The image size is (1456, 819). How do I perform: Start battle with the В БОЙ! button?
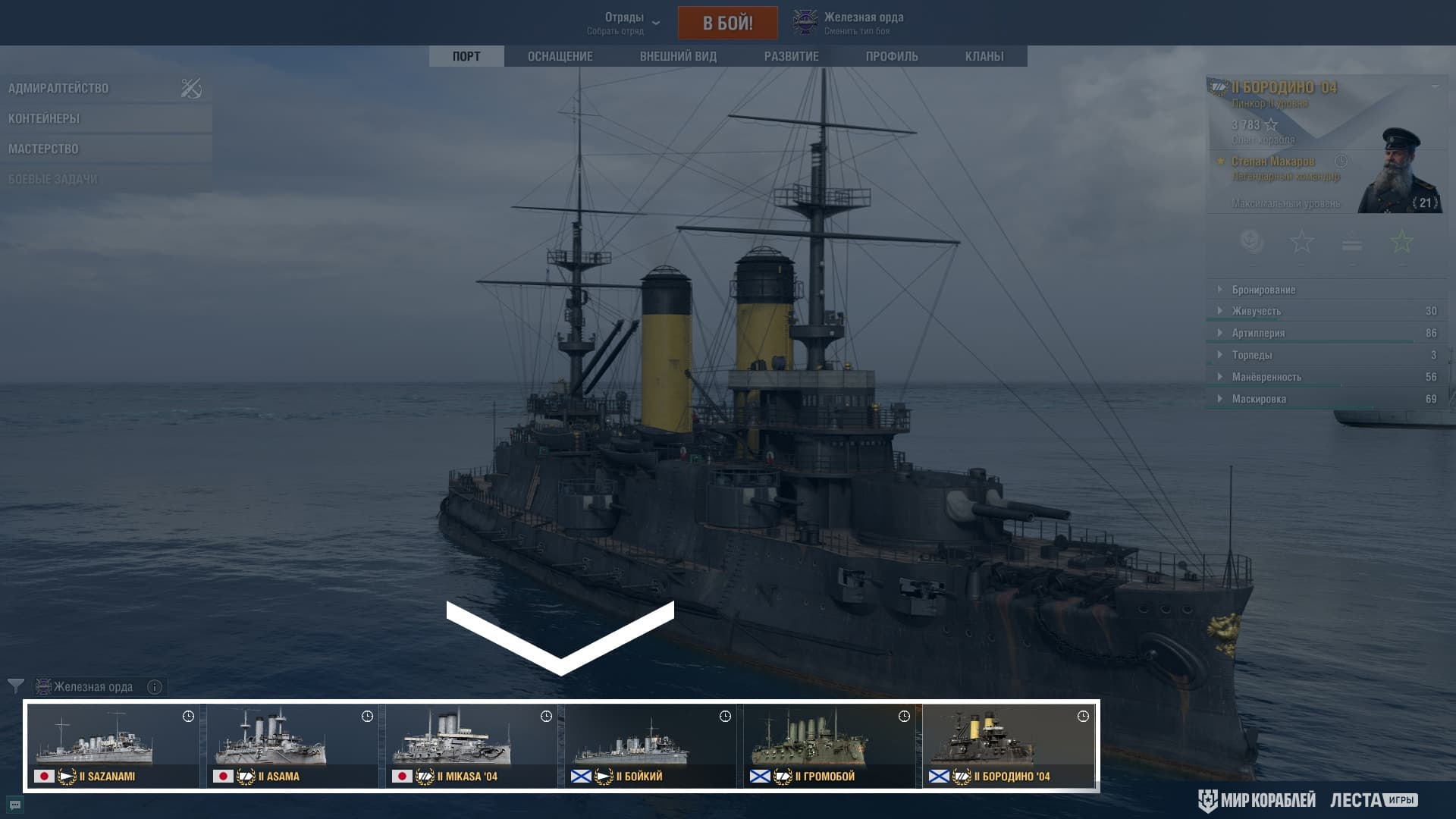[727, 23]
